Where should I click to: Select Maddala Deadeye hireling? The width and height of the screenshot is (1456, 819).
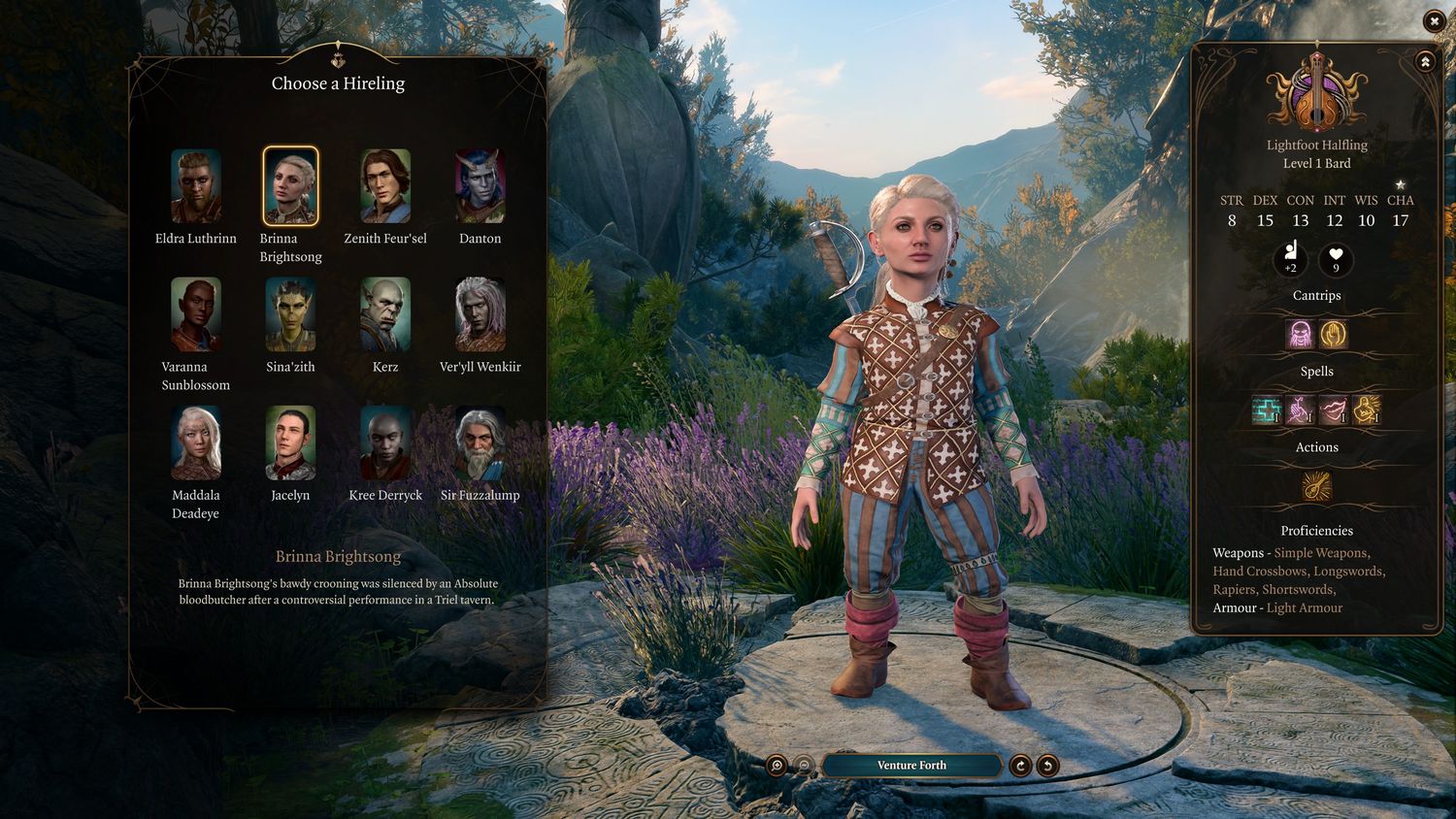coord(196,442)
